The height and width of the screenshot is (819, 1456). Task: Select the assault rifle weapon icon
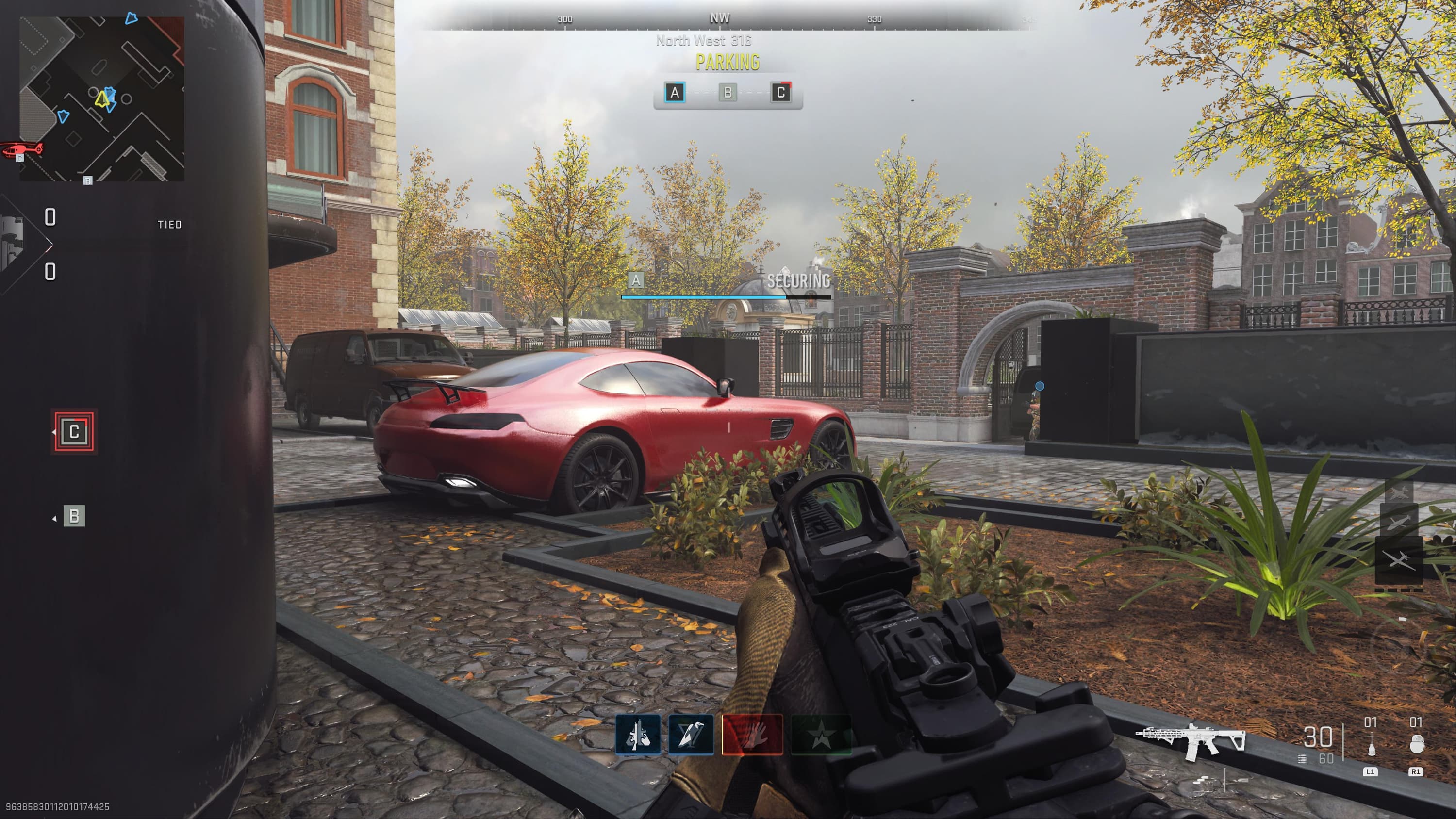pos(1191,740)
